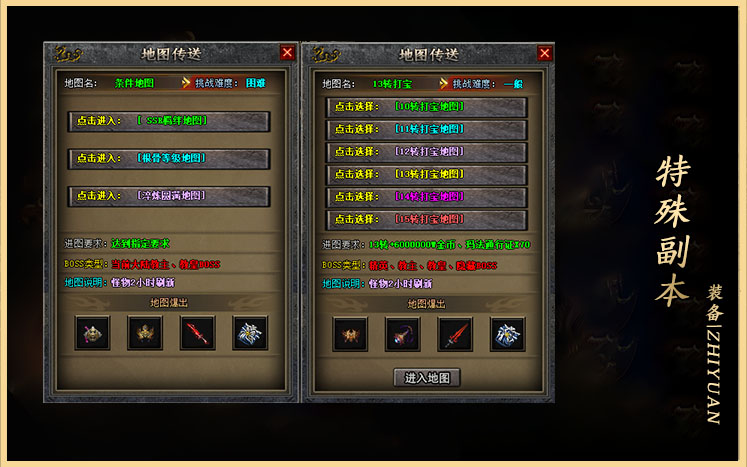Close the 条件地图 map teleport window
The height and width of the screenshot is (467, 747).
288,53
